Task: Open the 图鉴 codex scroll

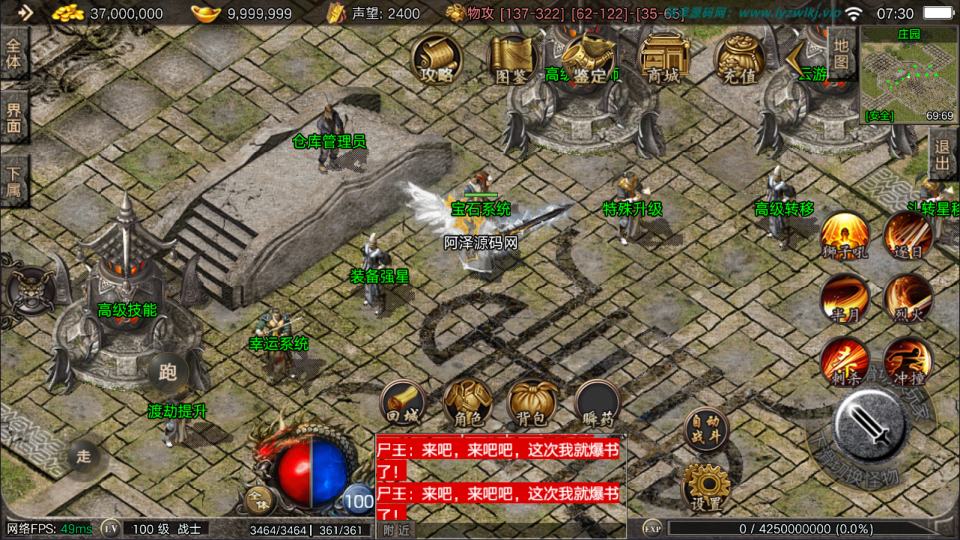Action: click(x=512, y=58)
